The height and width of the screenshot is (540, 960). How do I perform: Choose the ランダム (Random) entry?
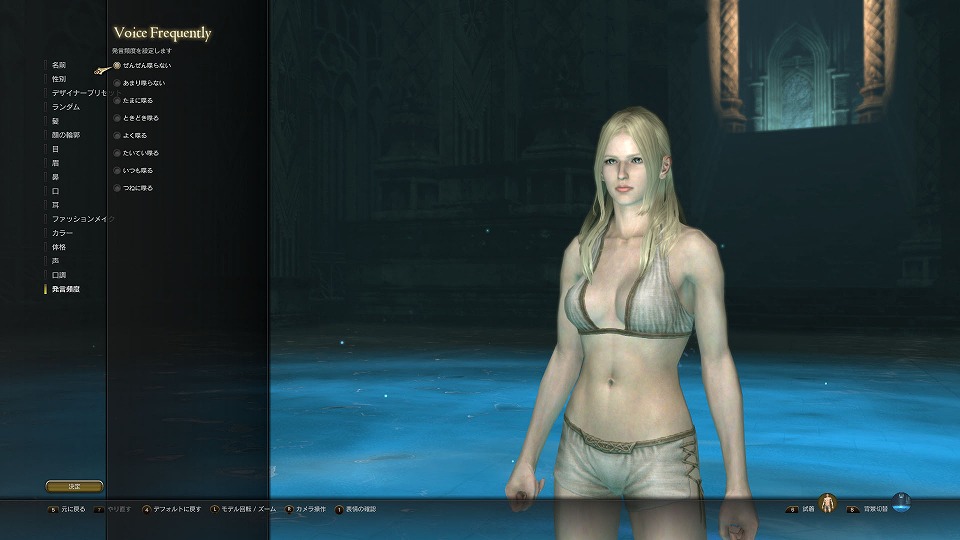tap(66, 106)
